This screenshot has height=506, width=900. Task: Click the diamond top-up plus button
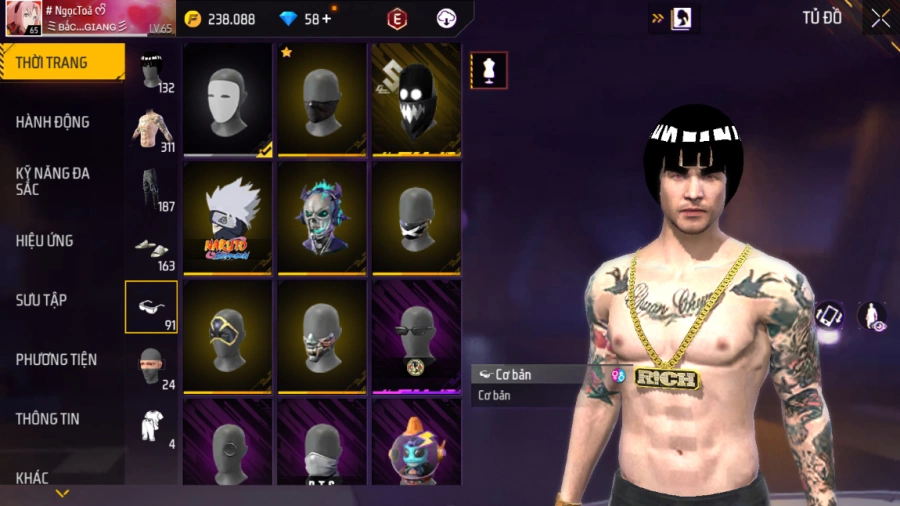(326, 18)
